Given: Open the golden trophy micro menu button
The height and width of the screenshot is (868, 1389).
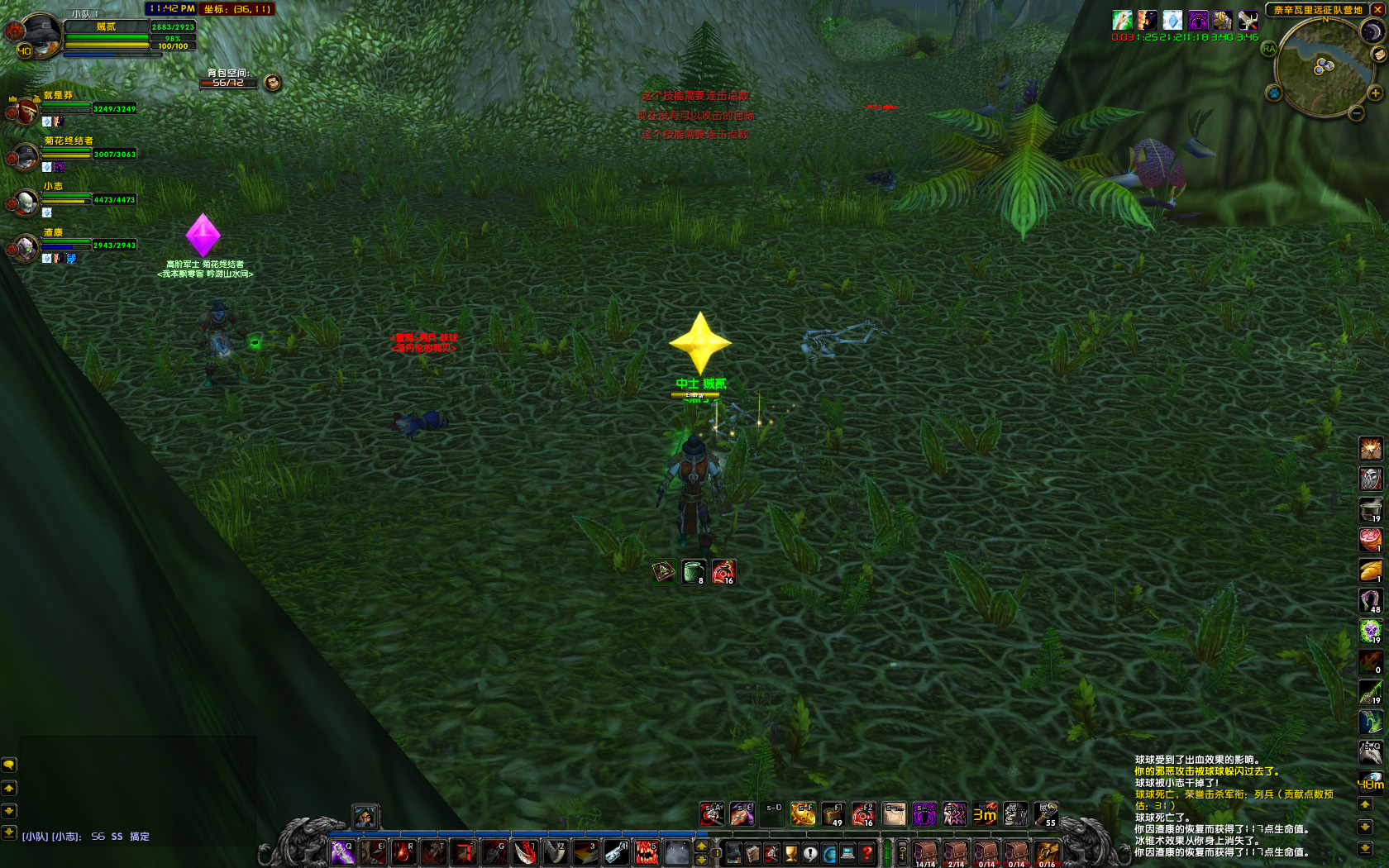Looking at the screenshot, I should point(791,853).
